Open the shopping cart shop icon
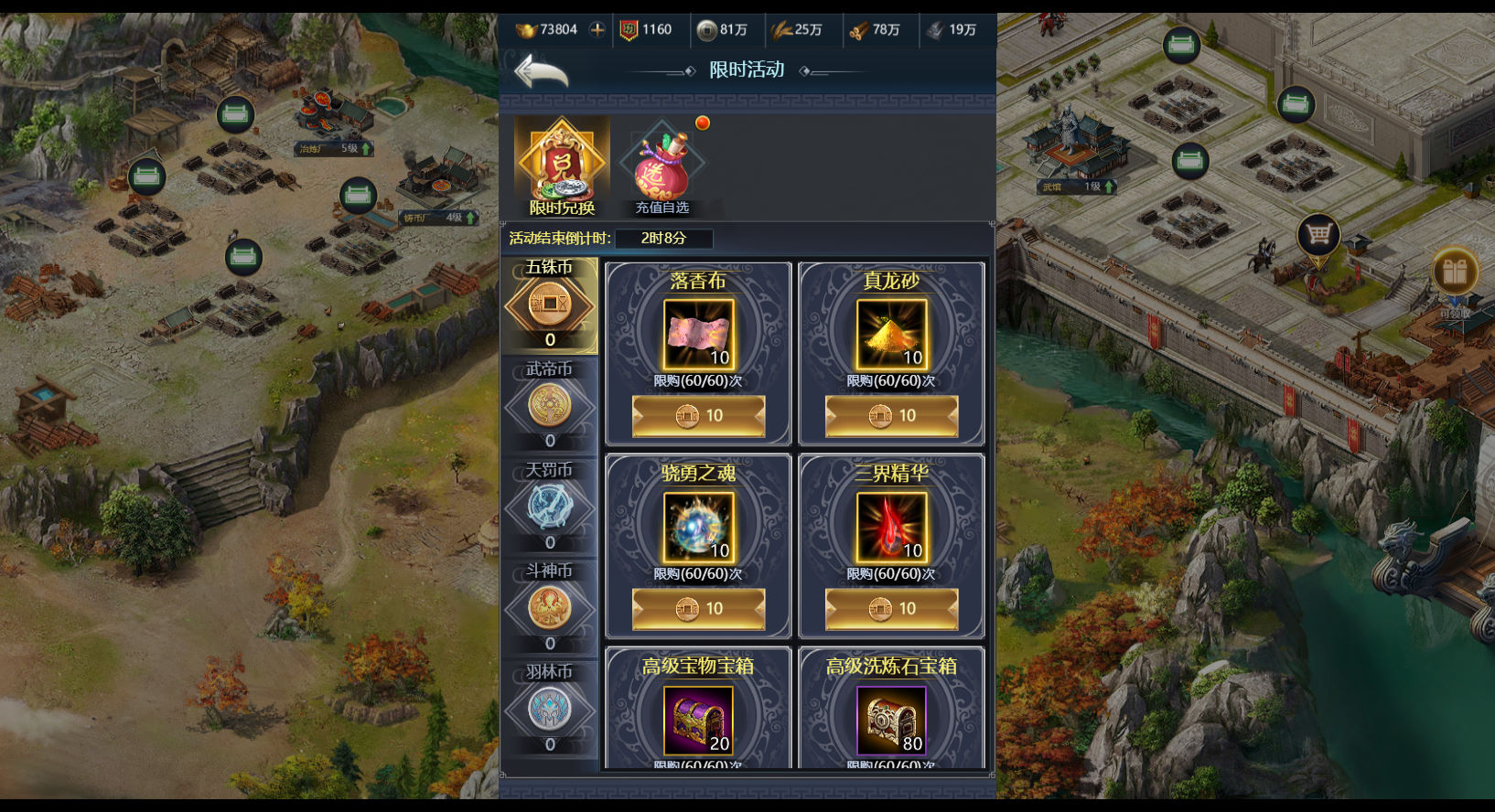This screenshot has width=1495, height=812. [1318, 236]
